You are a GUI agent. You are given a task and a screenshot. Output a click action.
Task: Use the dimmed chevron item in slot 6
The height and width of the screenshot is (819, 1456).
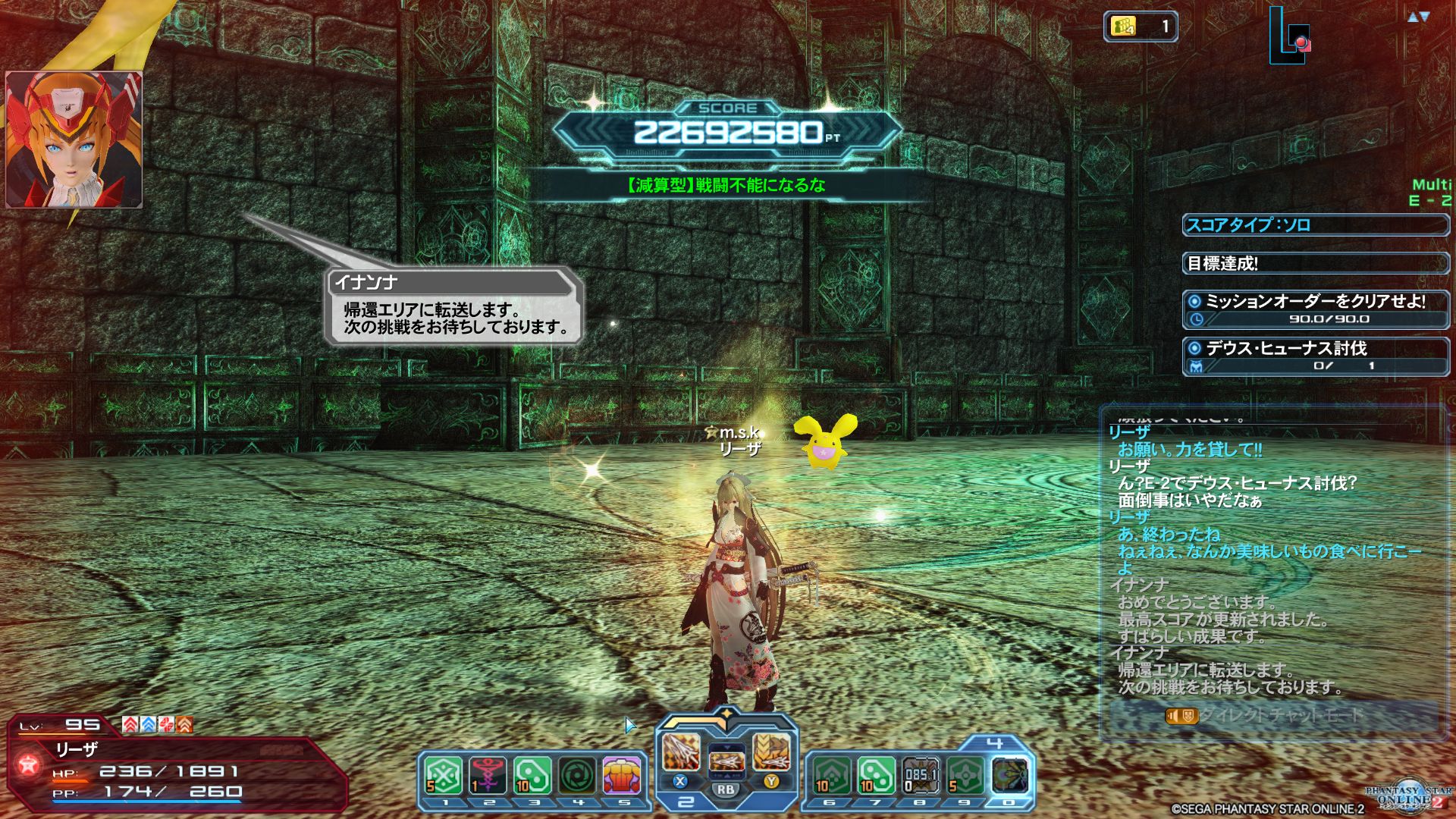pyautogui.click(x=831, y=776)
